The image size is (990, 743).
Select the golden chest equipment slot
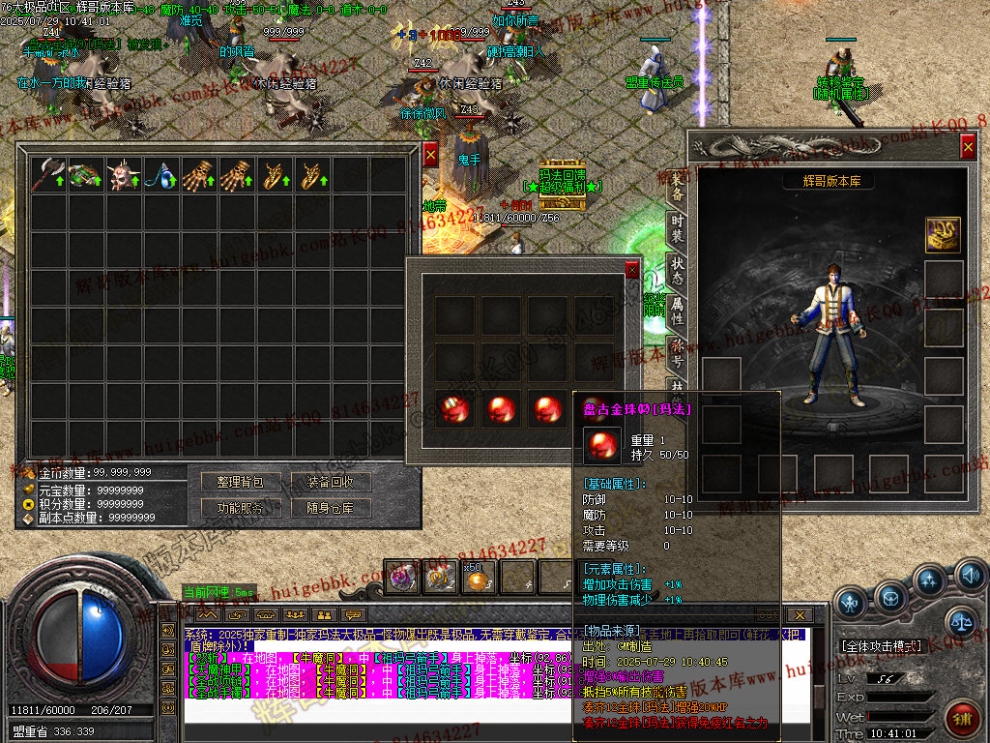click(x=942, y=234)
